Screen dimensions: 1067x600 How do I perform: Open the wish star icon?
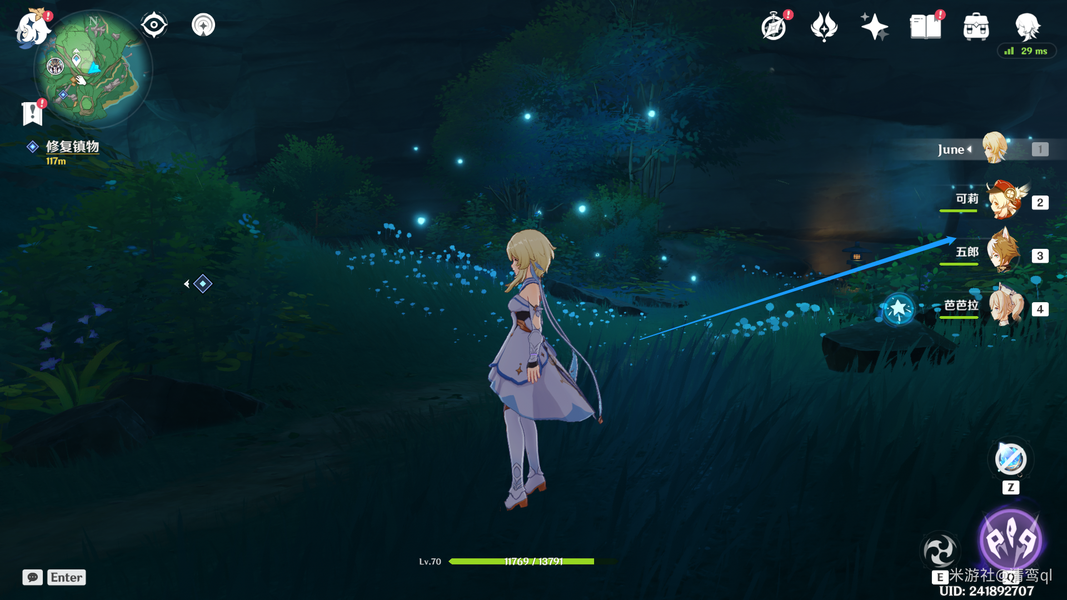click(874, 27)
